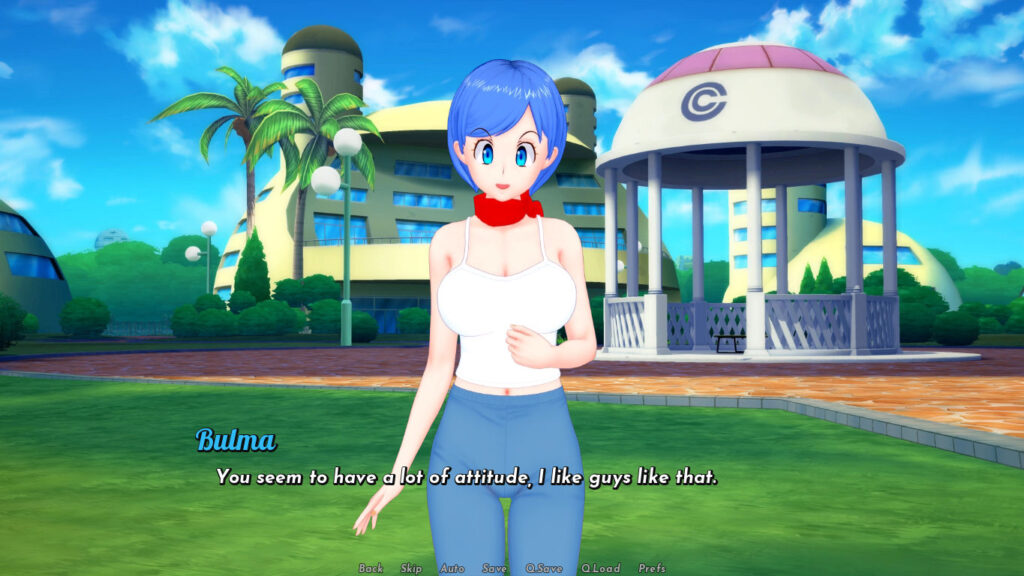Image resolution: width=1024 pixels, height=576 pixels.
Task: Open the Save menu
Action: (494, 568)
